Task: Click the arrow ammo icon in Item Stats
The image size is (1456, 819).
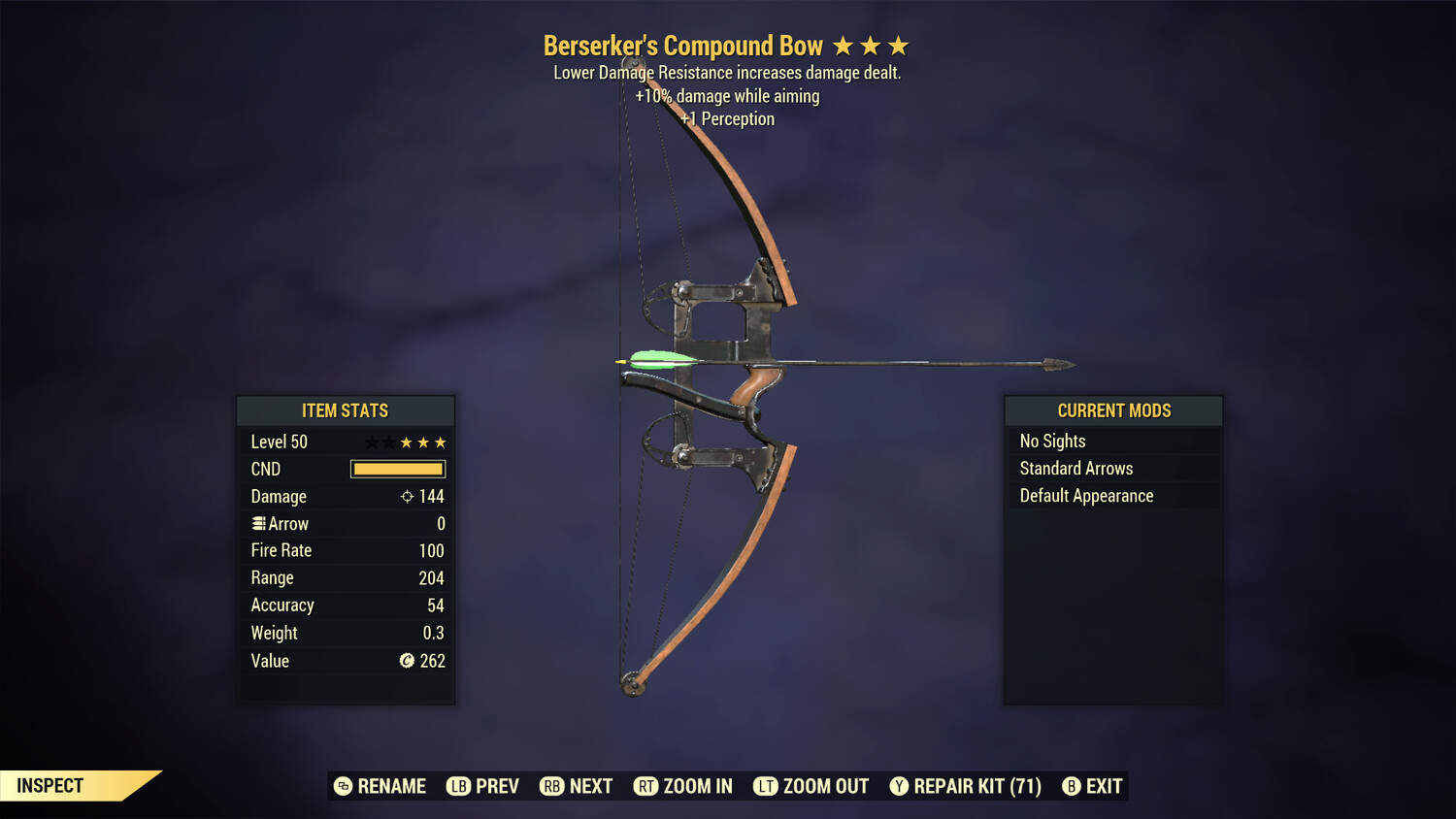Action: (258, 523)
